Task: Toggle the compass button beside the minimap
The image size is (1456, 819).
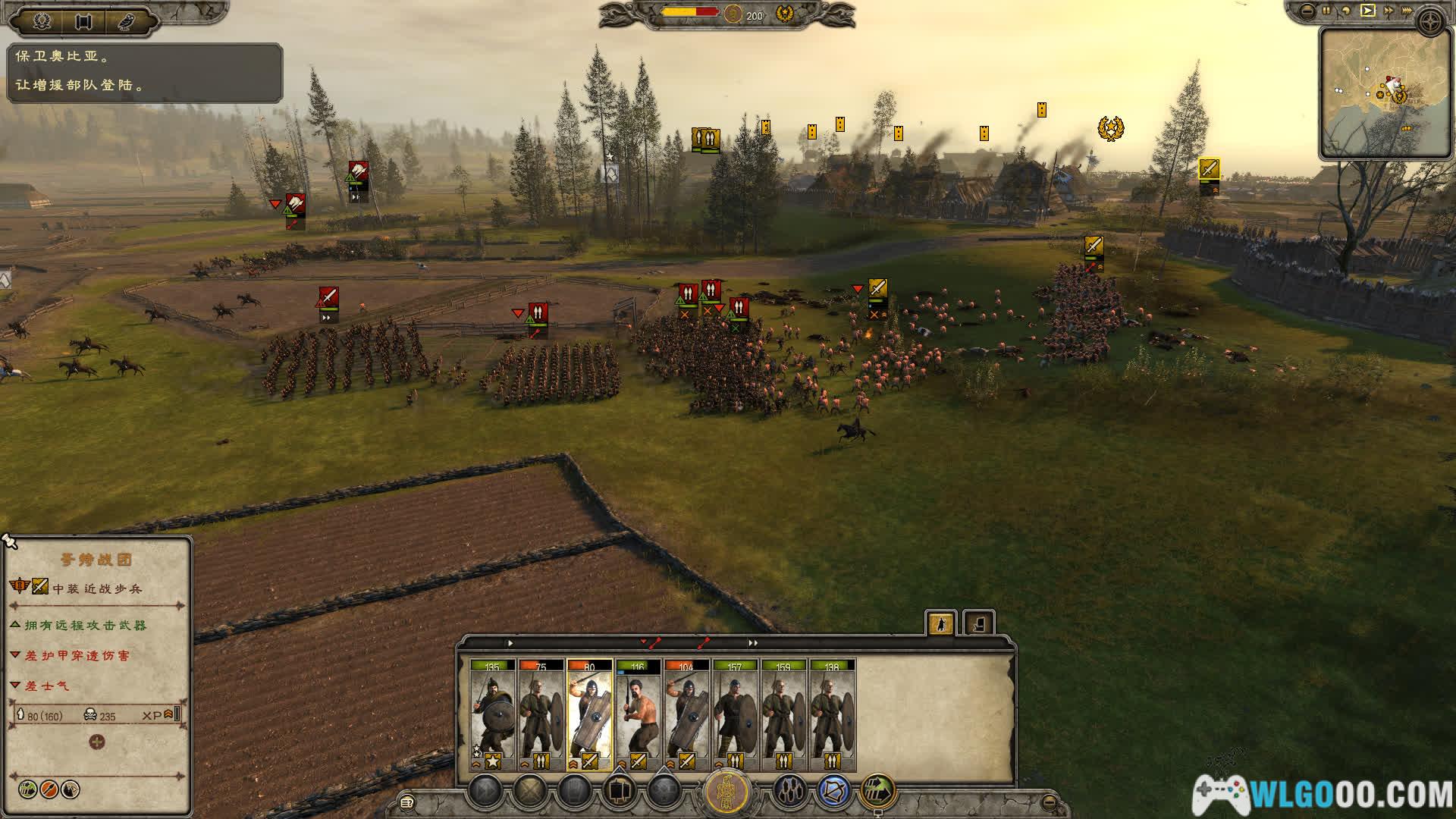Action: (1431, 24)
